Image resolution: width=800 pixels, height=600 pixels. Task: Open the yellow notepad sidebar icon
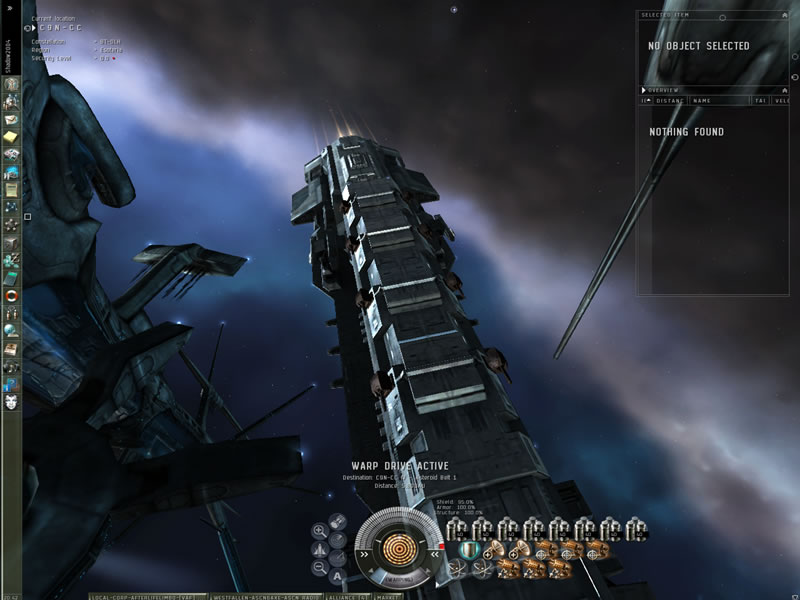(x=11, y=136)
